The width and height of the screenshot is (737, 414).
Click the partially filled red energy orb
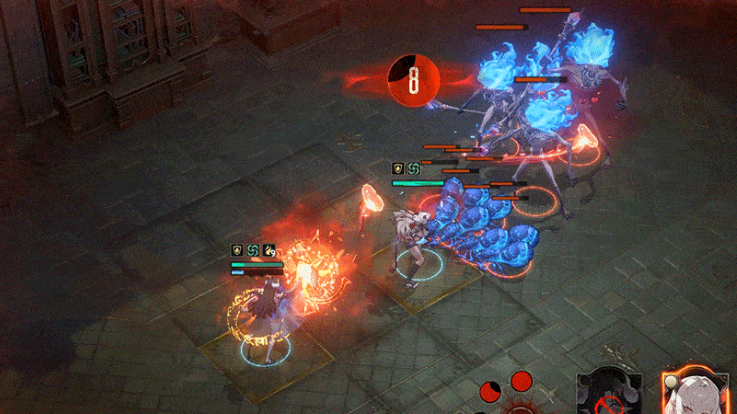point(489,391)
